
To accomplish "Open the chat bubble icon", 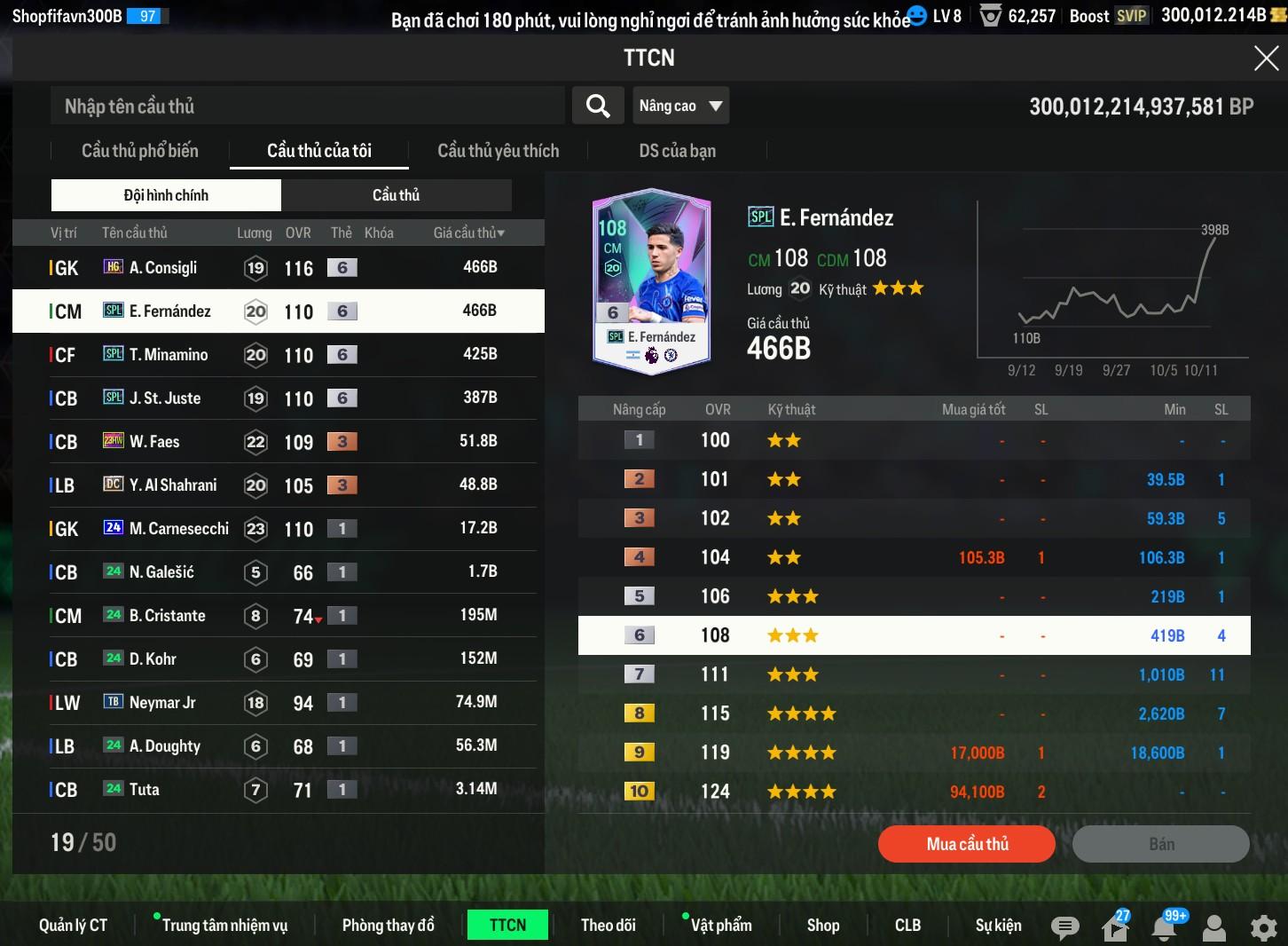I will click(1064, 927).
